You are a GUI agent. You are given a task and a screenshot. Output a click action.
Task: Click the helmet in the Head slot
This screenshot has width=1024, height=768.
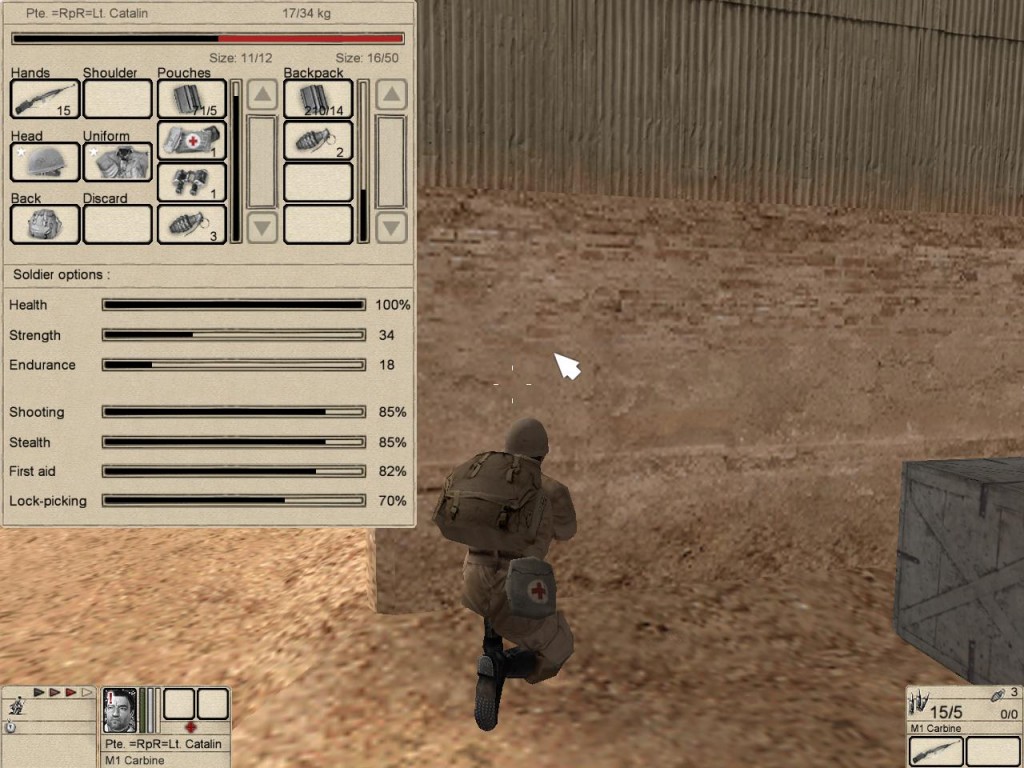pyautogui.click(x=45, y=162)
